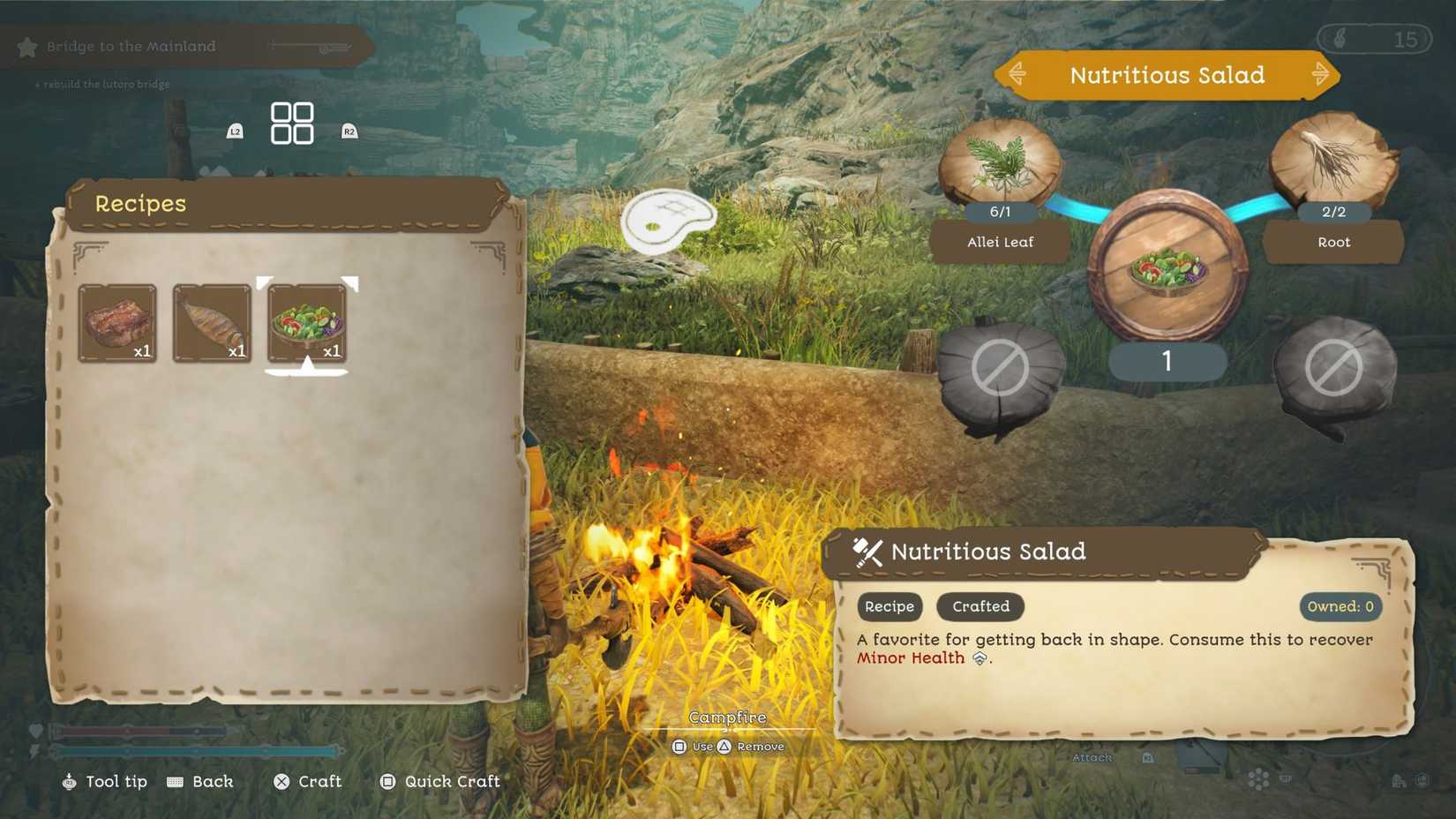Select the cooked meat recipe thumbnail
Screen dimensions: 1456x819
(x=117, y=323)
